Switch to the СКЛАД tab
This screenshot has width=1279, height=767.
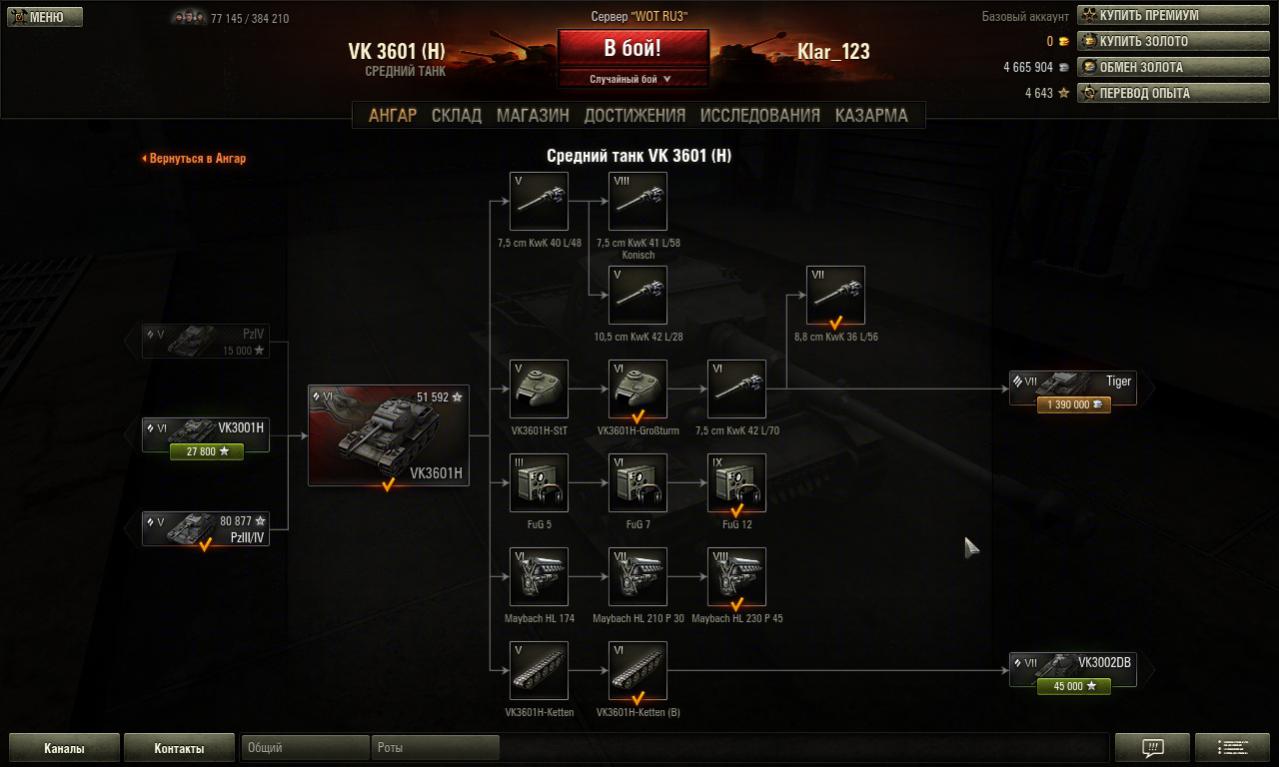456,115
